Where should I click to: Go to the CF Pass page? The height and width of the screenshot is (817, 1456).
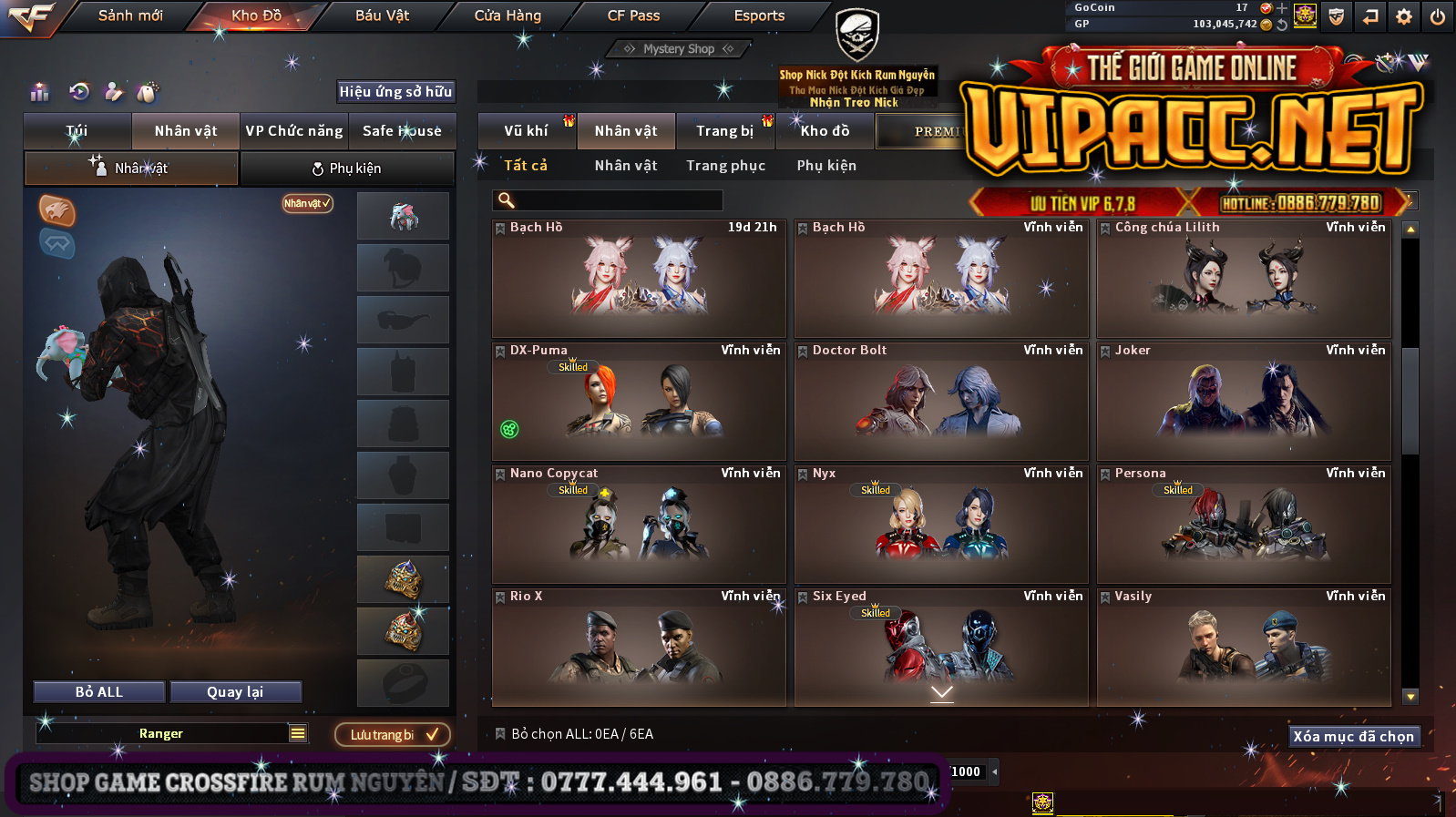[x=633, y=15]
